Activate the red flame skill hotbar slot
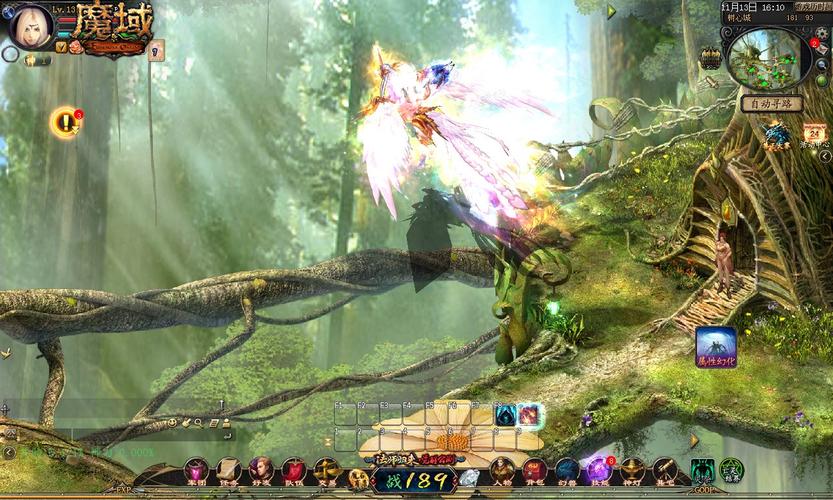 tap(529, 415)
